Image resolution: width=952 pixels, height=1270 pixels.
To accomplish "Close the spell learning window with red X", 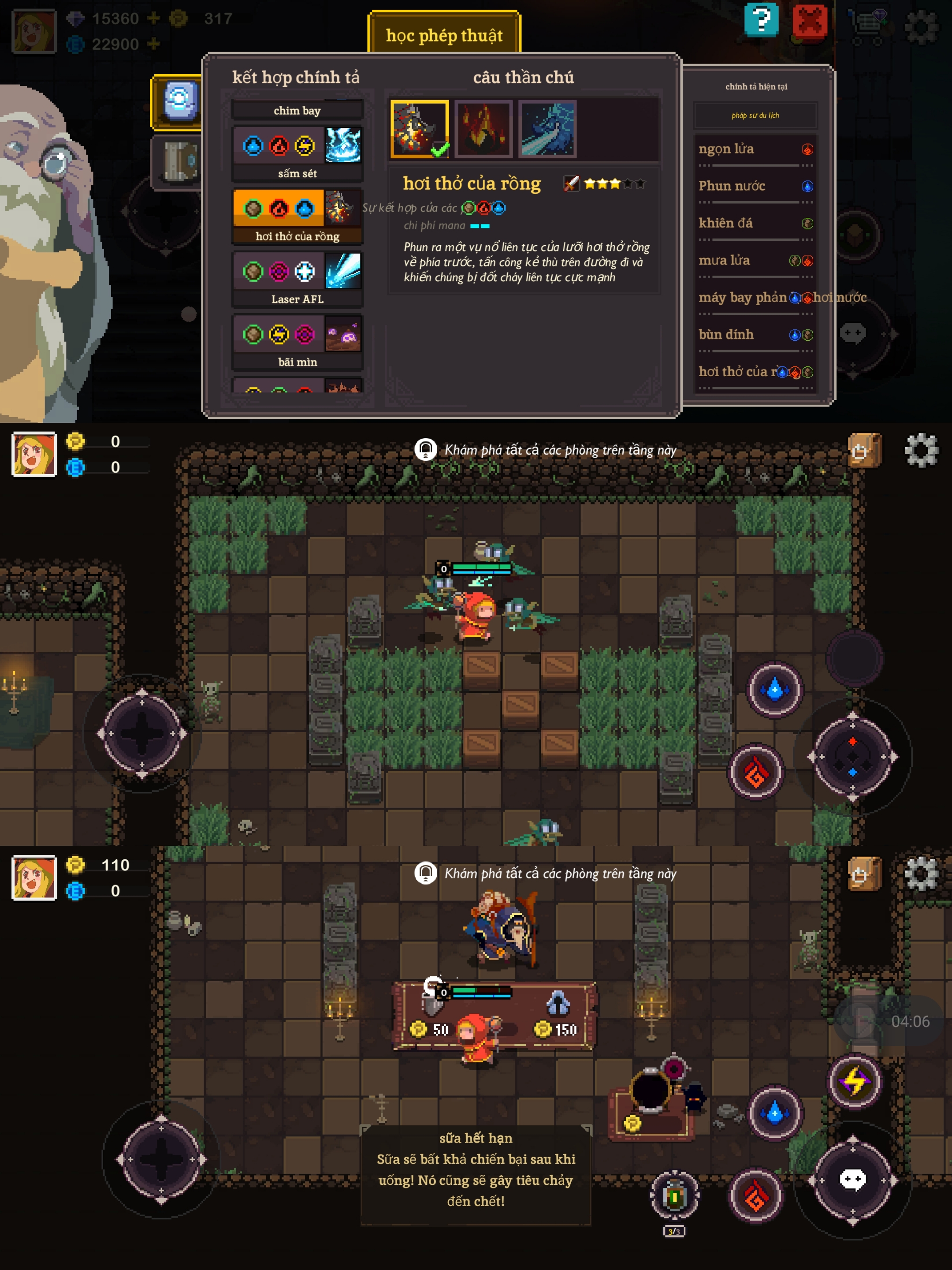I will [x=809, y=22].
